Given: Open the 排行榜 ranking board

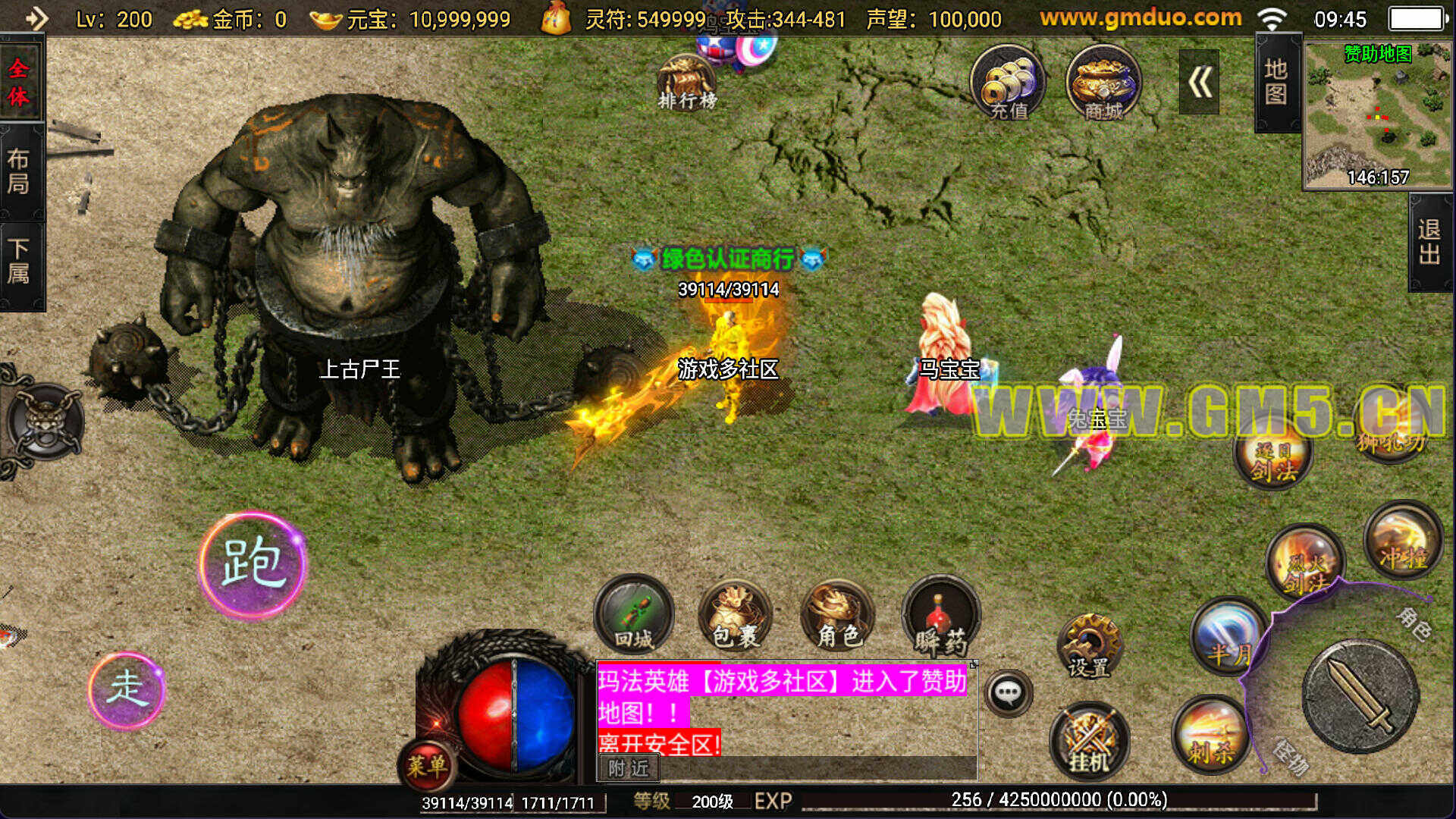Looking at the screenshot, I should click(687, 83).
